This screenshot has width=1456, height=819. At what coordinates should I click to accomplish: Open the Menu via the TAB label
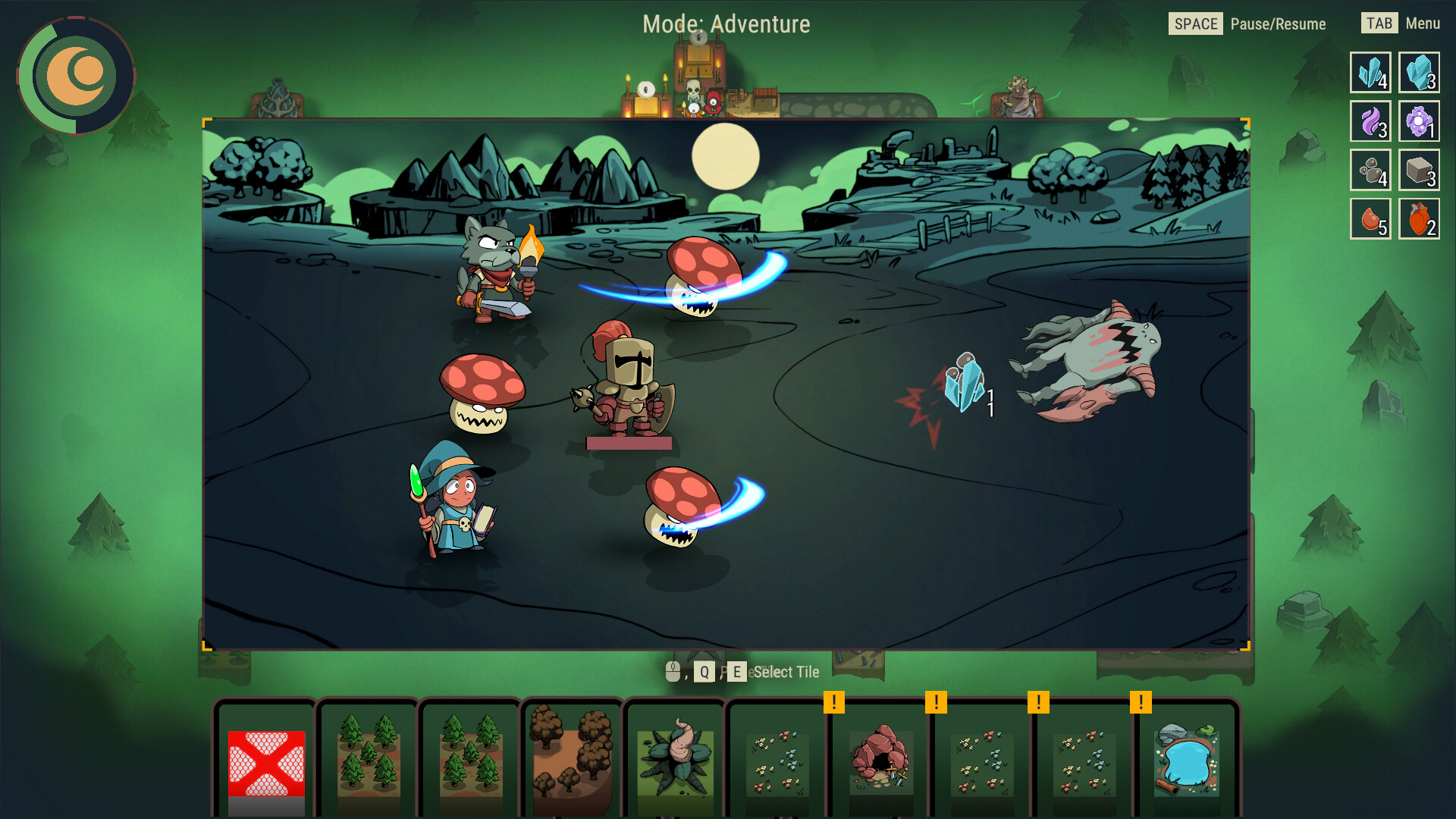pyautogui.click(x=1379, y=23)
